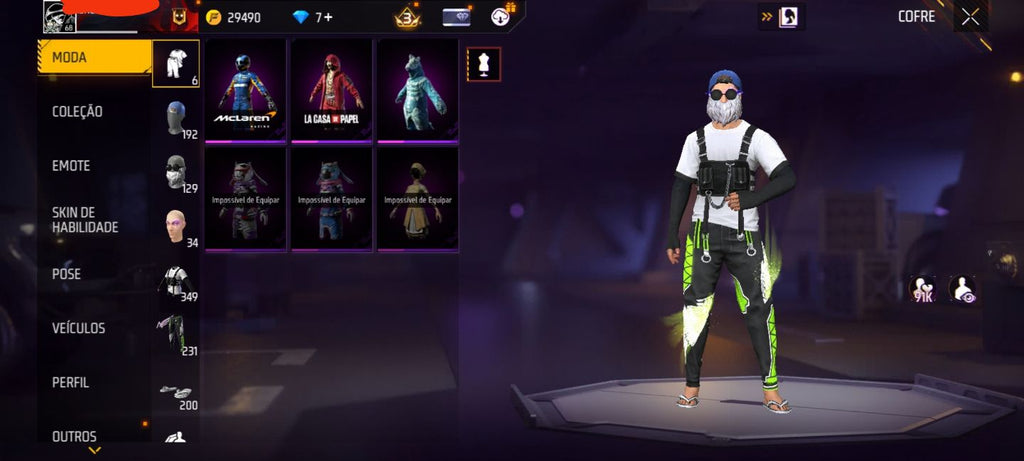The height and width of the screenshot is (461, 1024).
Task: Add diamonds with the plus button
Action: [328, 17]
